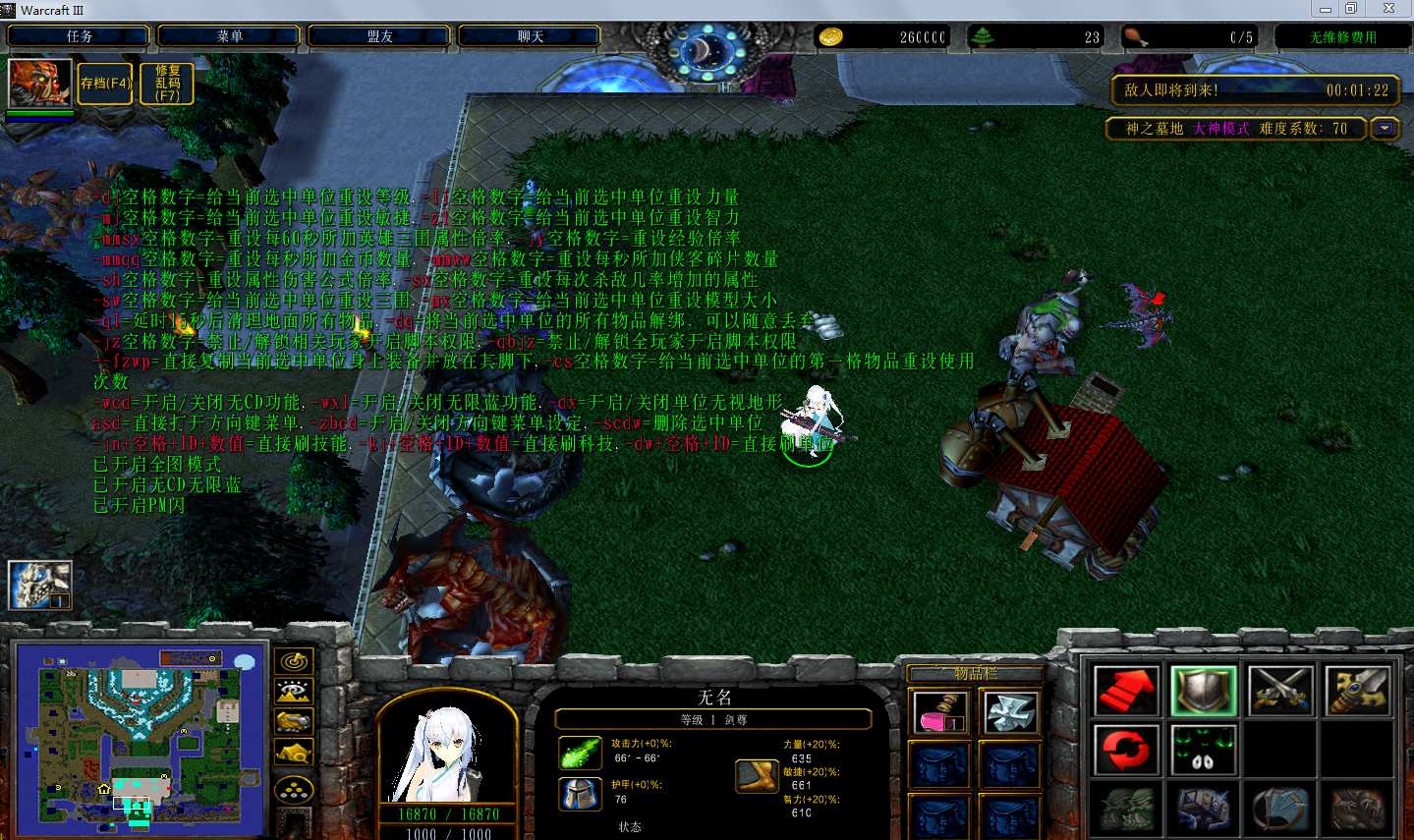
Task: Open the 任务 quests menu
Action: (x=80, y=36)
